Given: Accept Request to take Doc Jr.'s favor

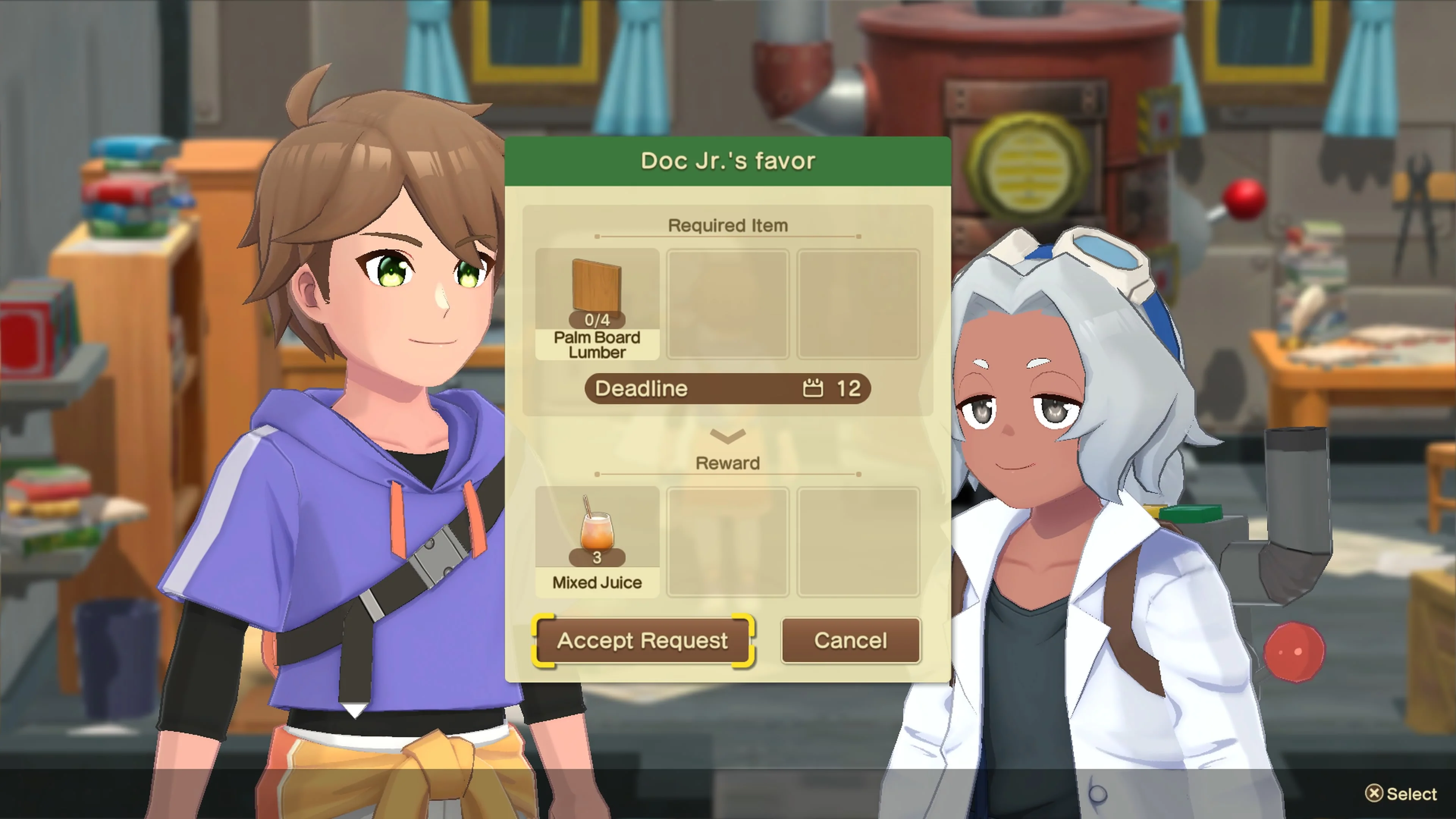Looking at the screenshot, I should pyautogui.click(x=643, y=640).
